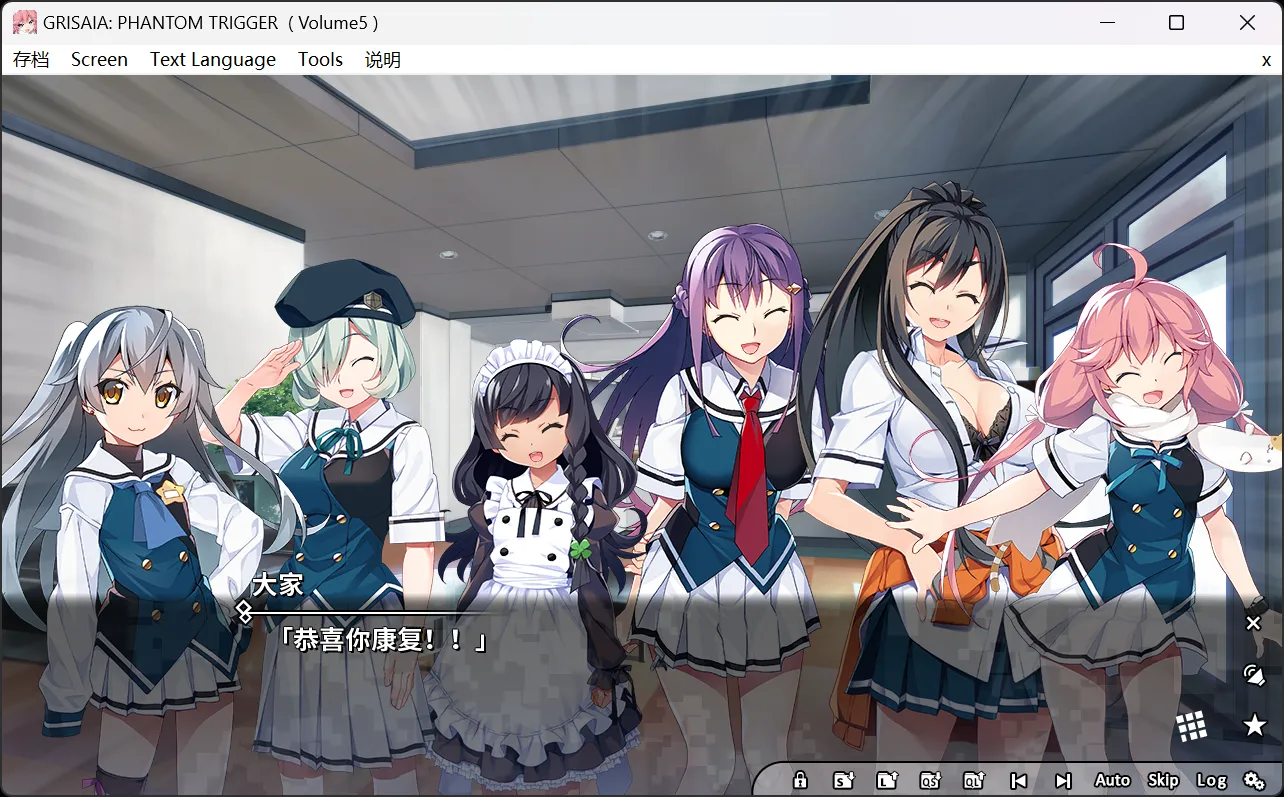1284x797 pixels.
Task: Lock the message window with padlock icon
Action: click(800, 779)
